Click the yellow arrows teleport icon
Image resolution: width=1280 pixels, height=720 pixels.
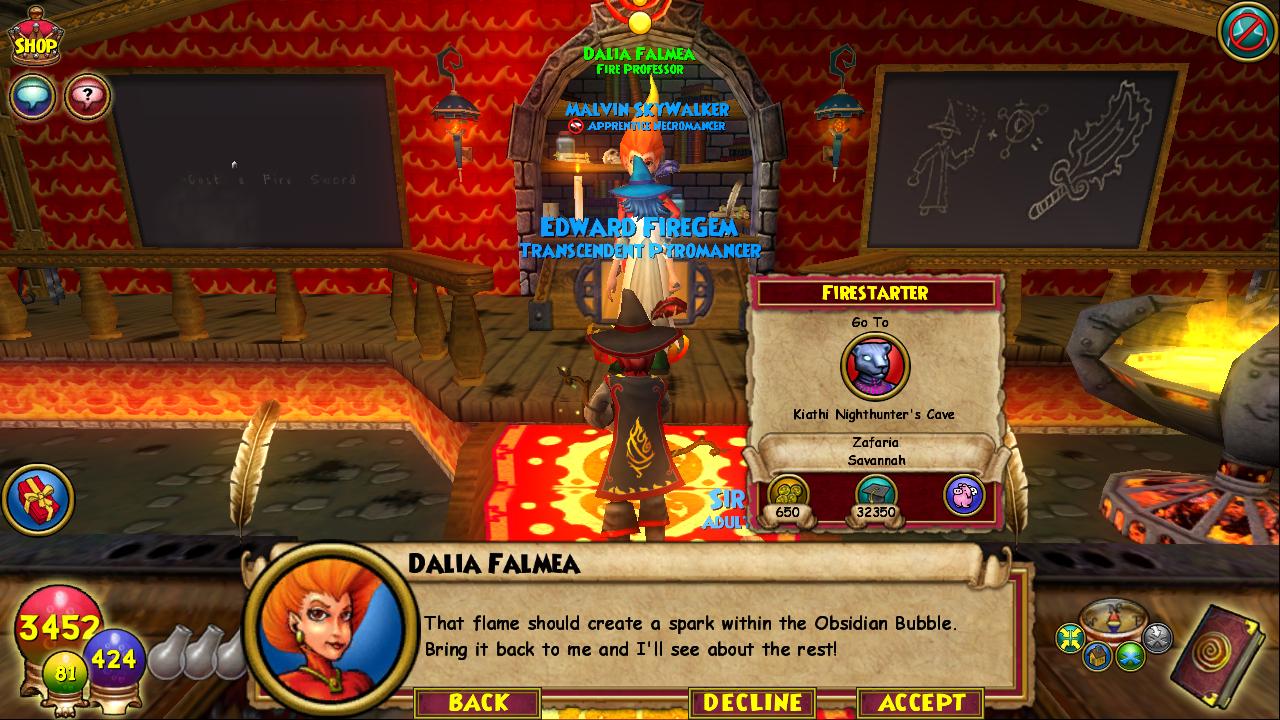(1072, 636)
